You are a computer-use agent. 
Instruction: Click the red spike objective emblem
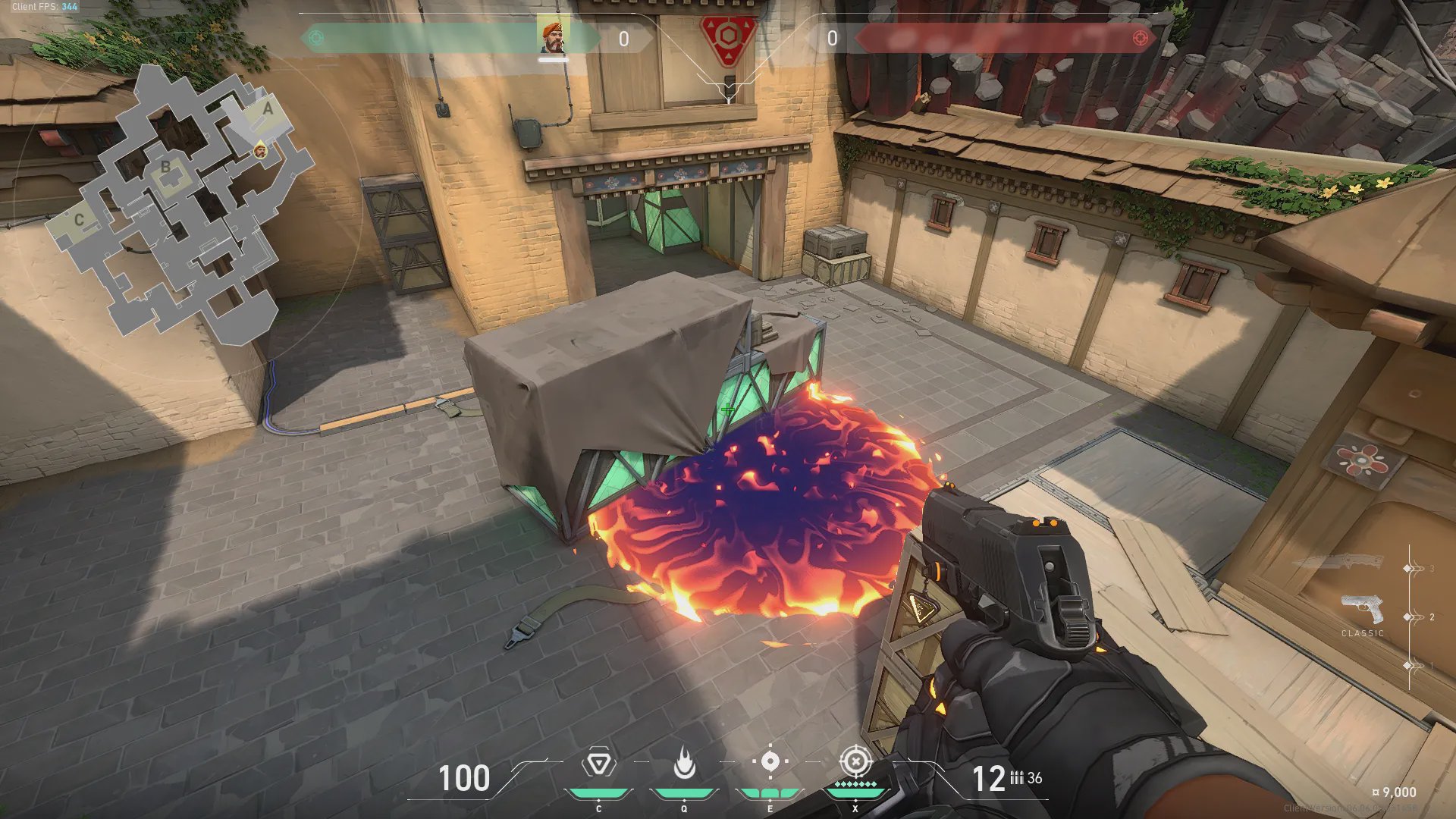click(x=727, y=38)
